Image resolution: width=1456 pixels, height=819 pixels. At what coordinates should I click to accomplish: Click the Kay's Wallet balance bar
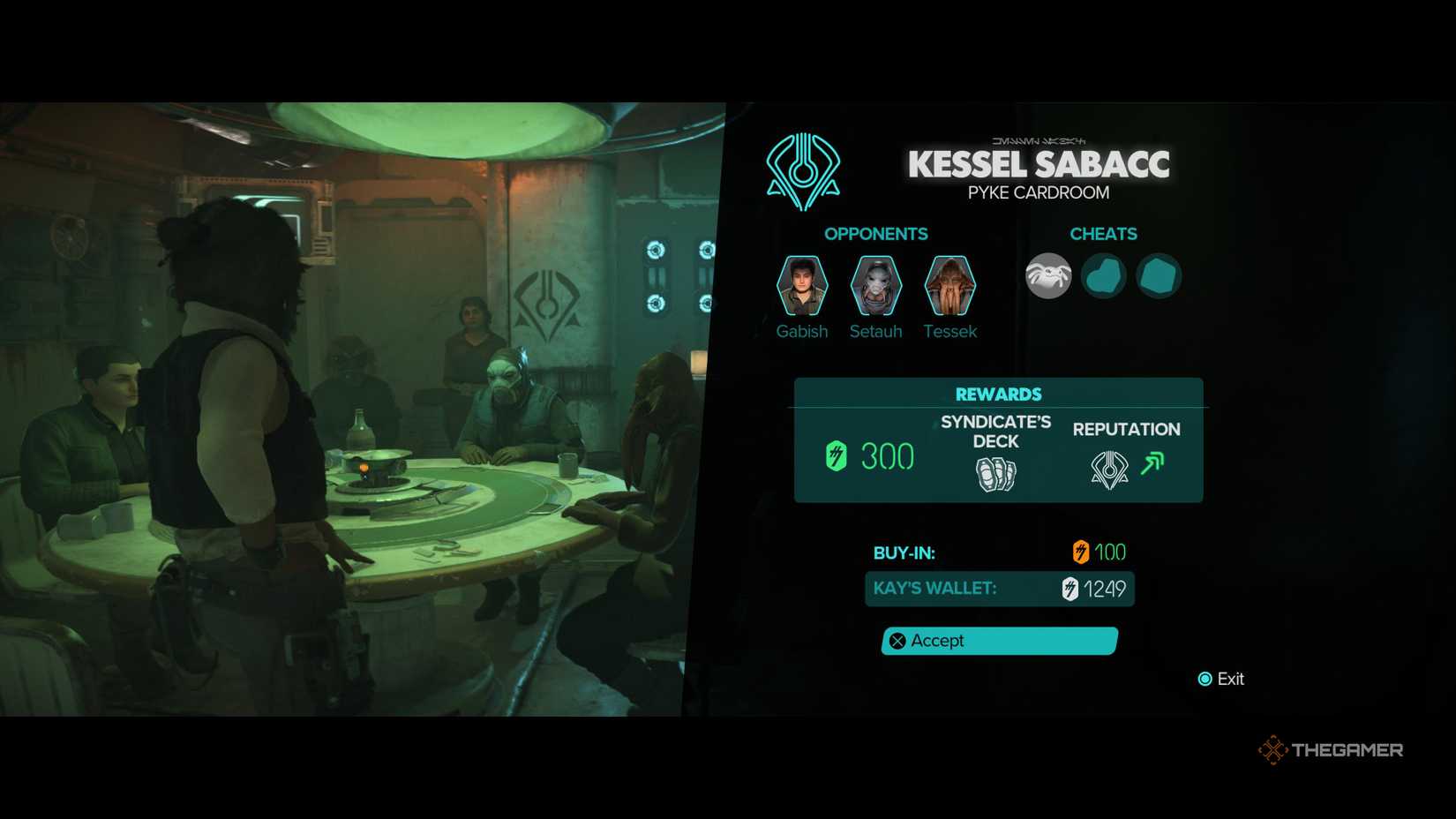(x=998, y=589)
